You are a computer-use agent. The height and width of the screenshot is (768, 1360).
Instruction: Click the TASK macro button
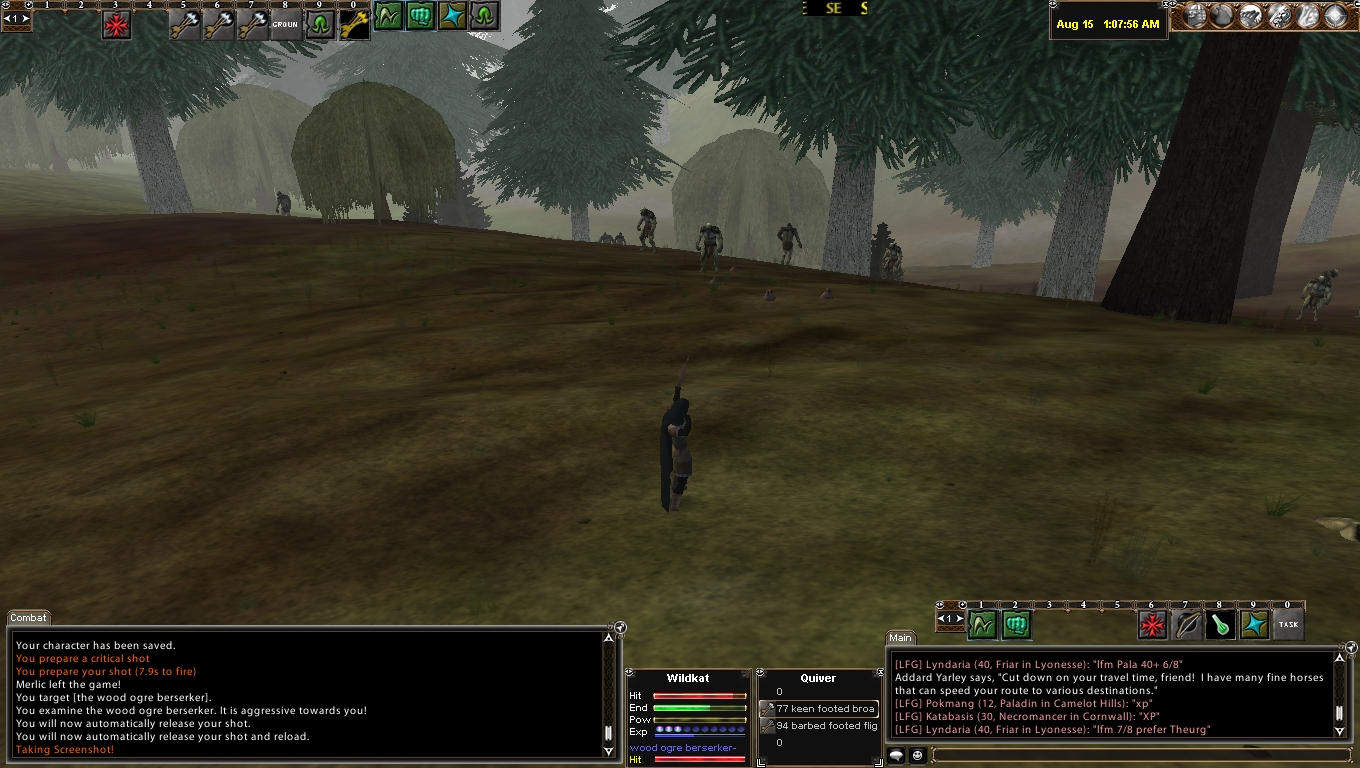[x=1288, y=625]
